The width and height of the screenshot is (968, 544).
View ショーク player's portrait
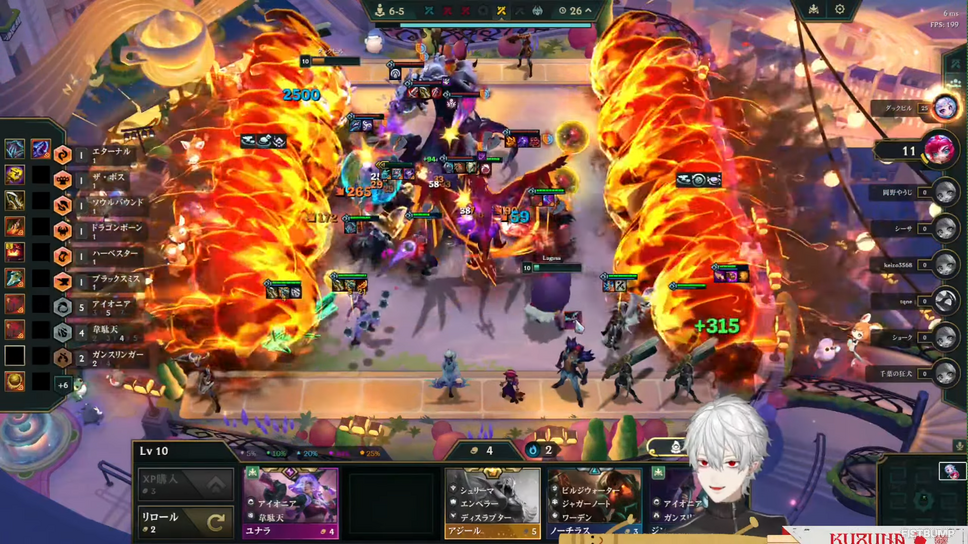point(944,338)
